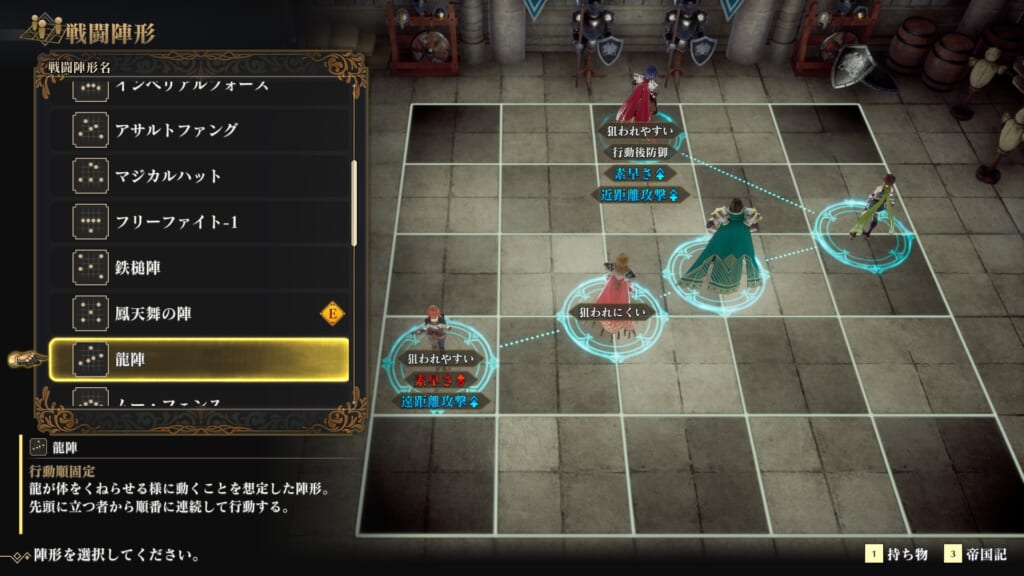Confirm the highlighted 龍陣 formation

200,359
